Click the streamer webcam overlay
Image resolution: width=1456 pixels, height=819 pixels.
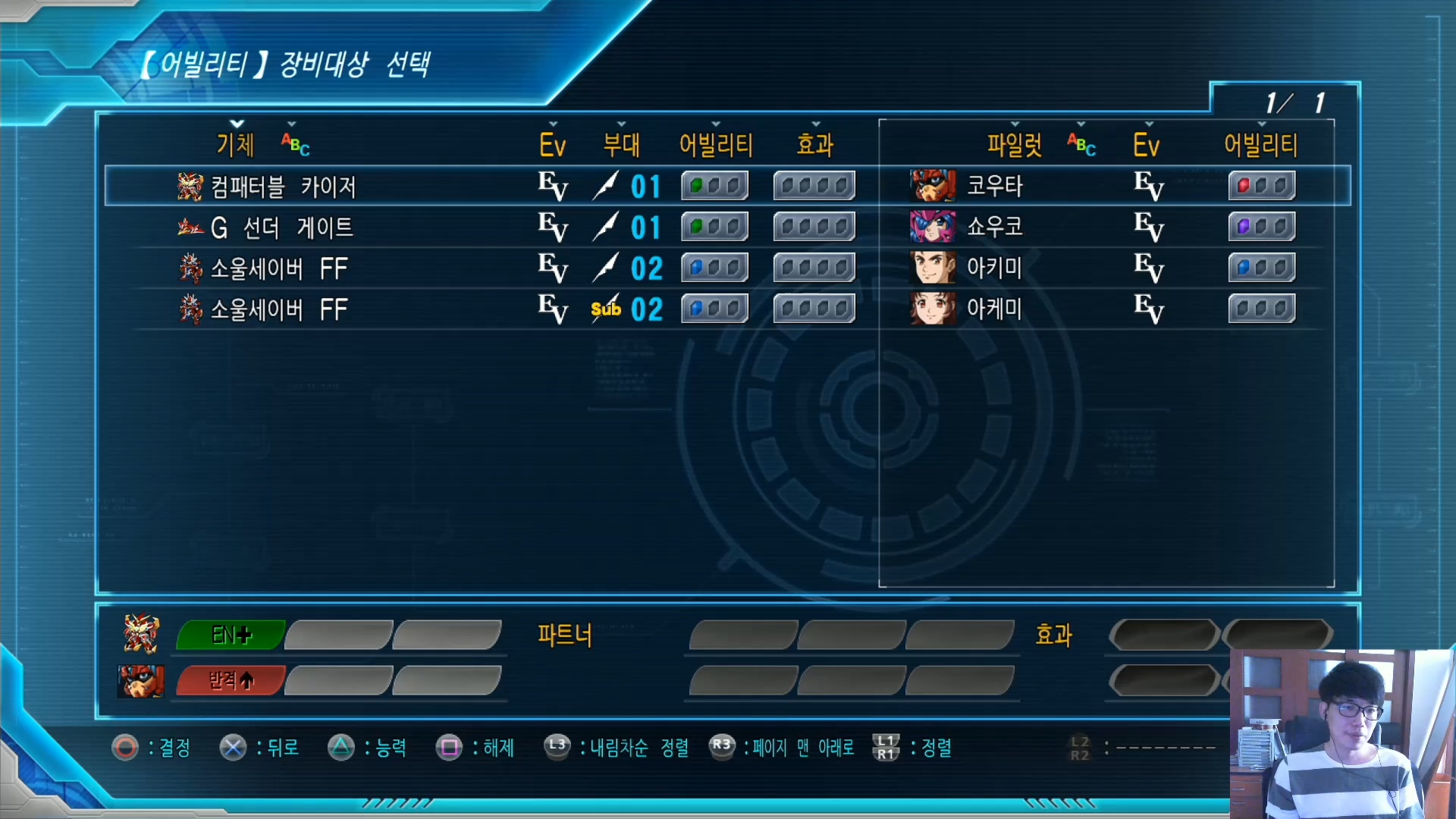(1342, 733)
